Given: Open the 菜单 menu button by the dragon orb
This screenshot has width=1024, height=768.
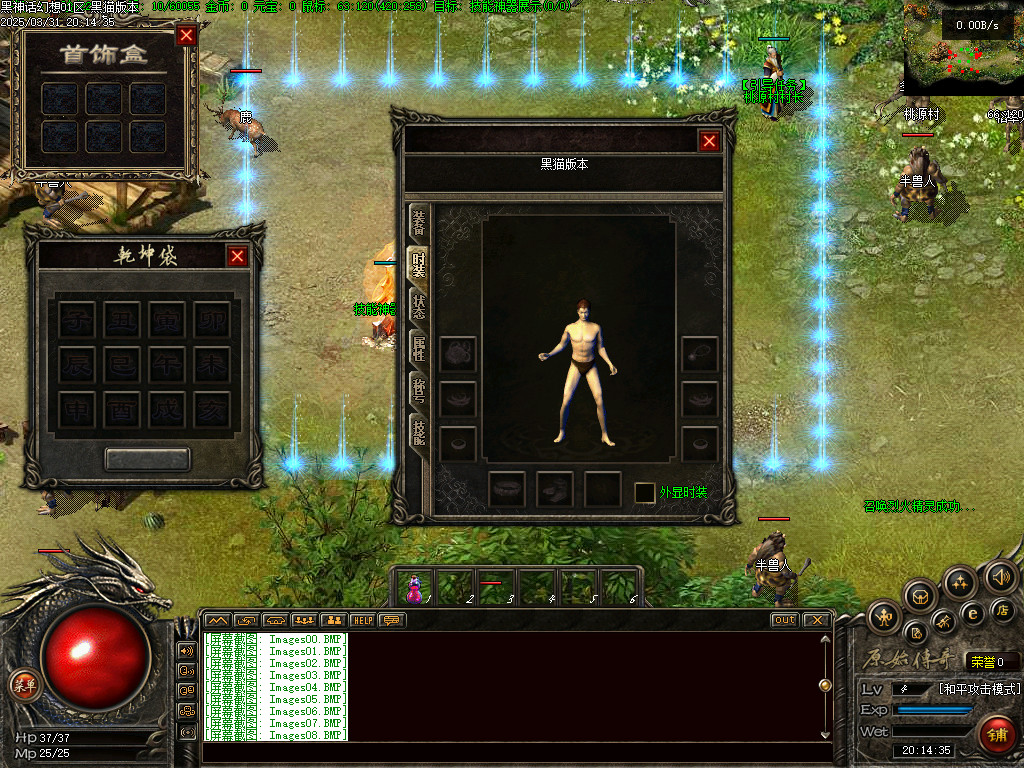Looking at the screenshot, I should tap(24, 685).
